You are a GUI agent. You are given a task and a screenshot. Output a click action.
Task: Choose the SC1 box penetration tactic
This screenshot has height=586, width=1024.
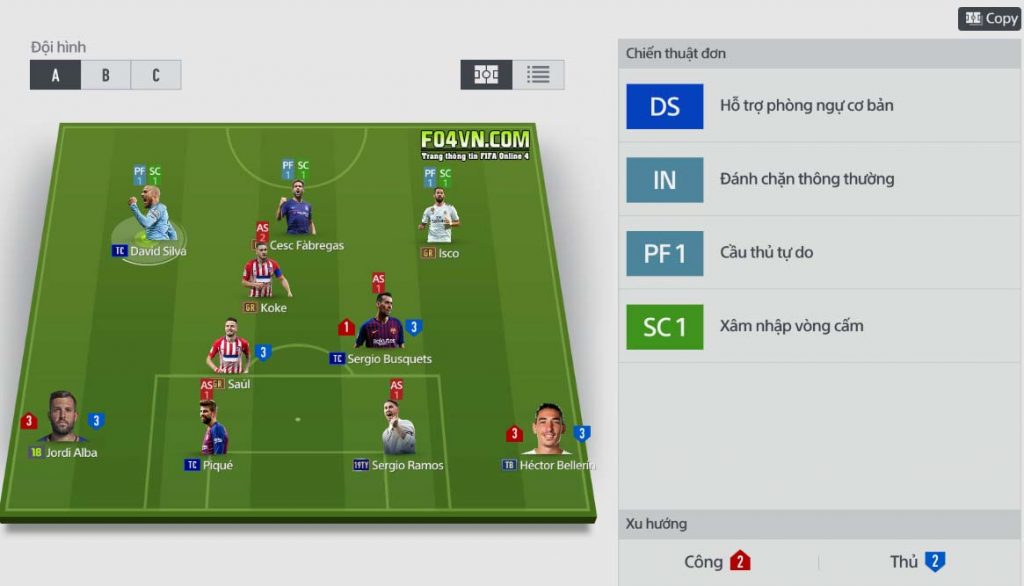tap(664, 327)
